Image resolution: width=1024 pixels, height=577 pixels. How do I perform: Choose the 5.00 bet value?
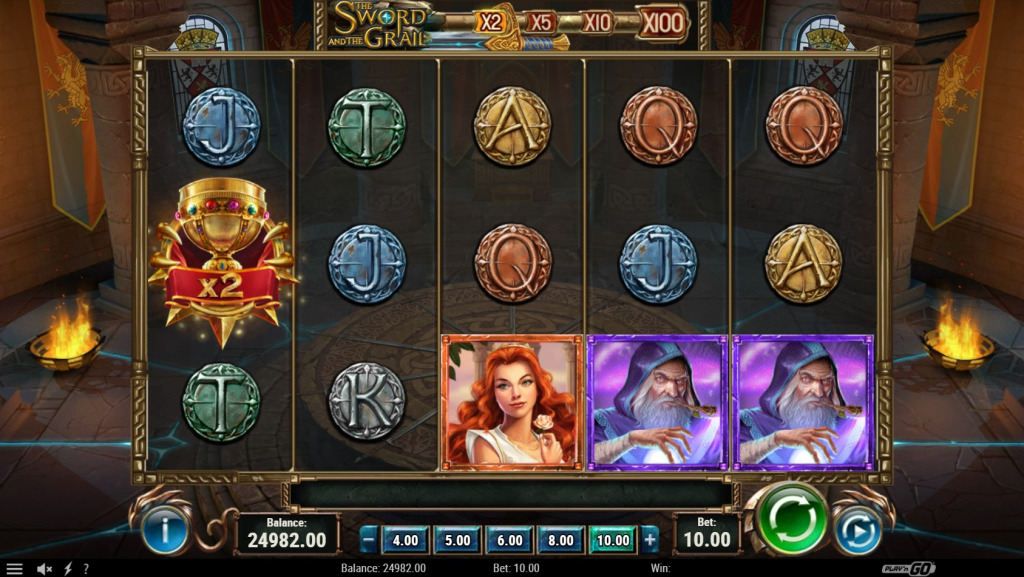coord(457,540)
